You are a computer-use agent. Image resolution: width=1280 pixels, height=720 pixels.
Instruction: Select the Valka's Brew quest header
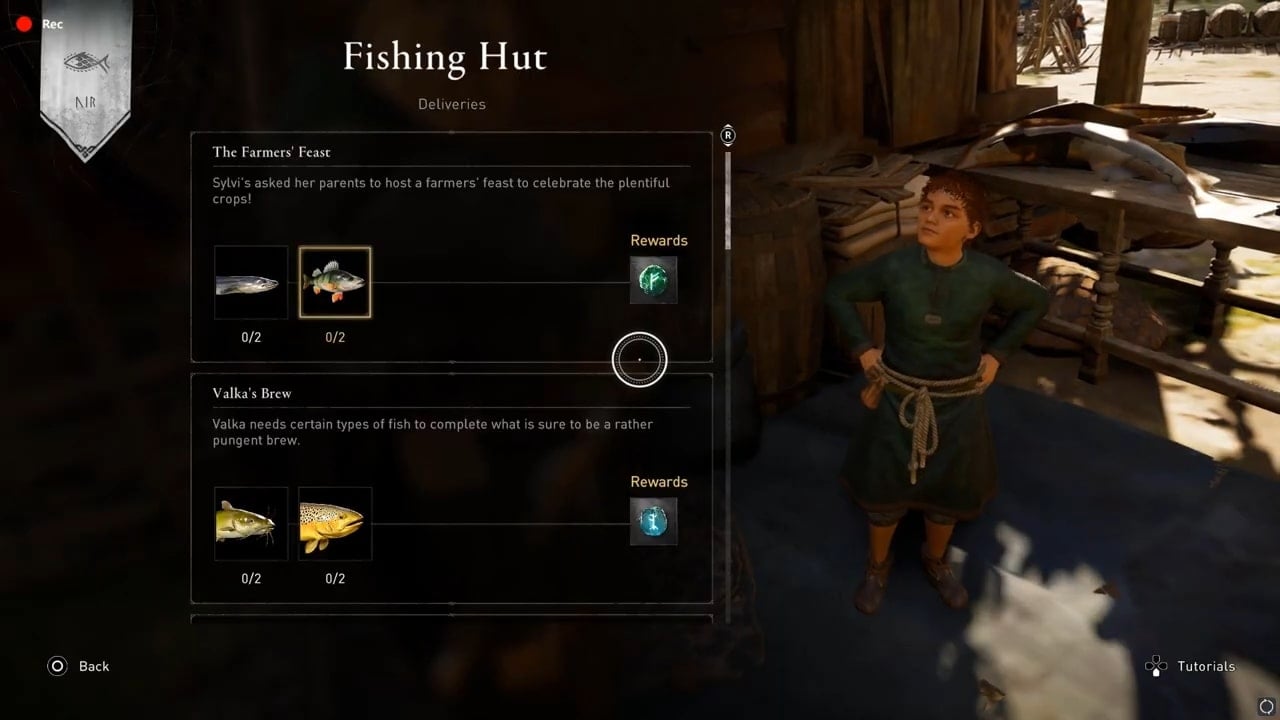coord(251,393)
